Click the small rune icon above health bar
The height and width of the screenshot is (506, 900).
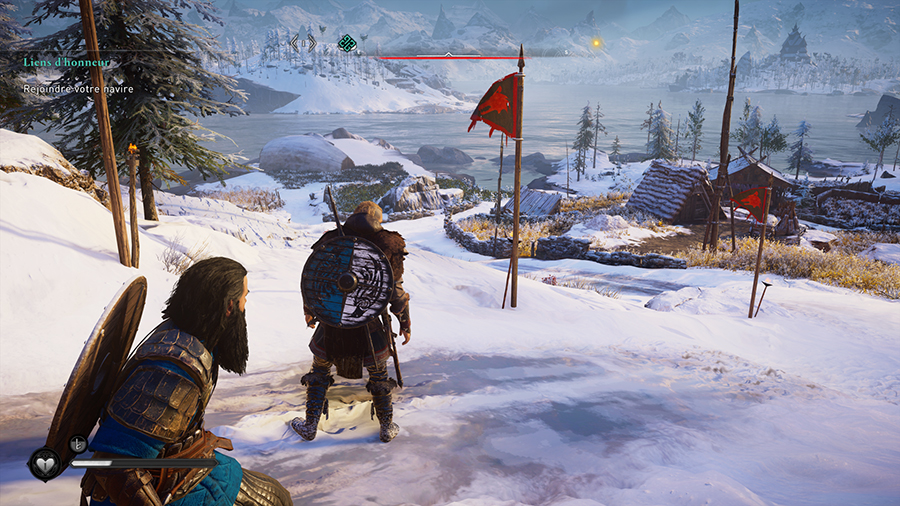click(x=77, y=444)
